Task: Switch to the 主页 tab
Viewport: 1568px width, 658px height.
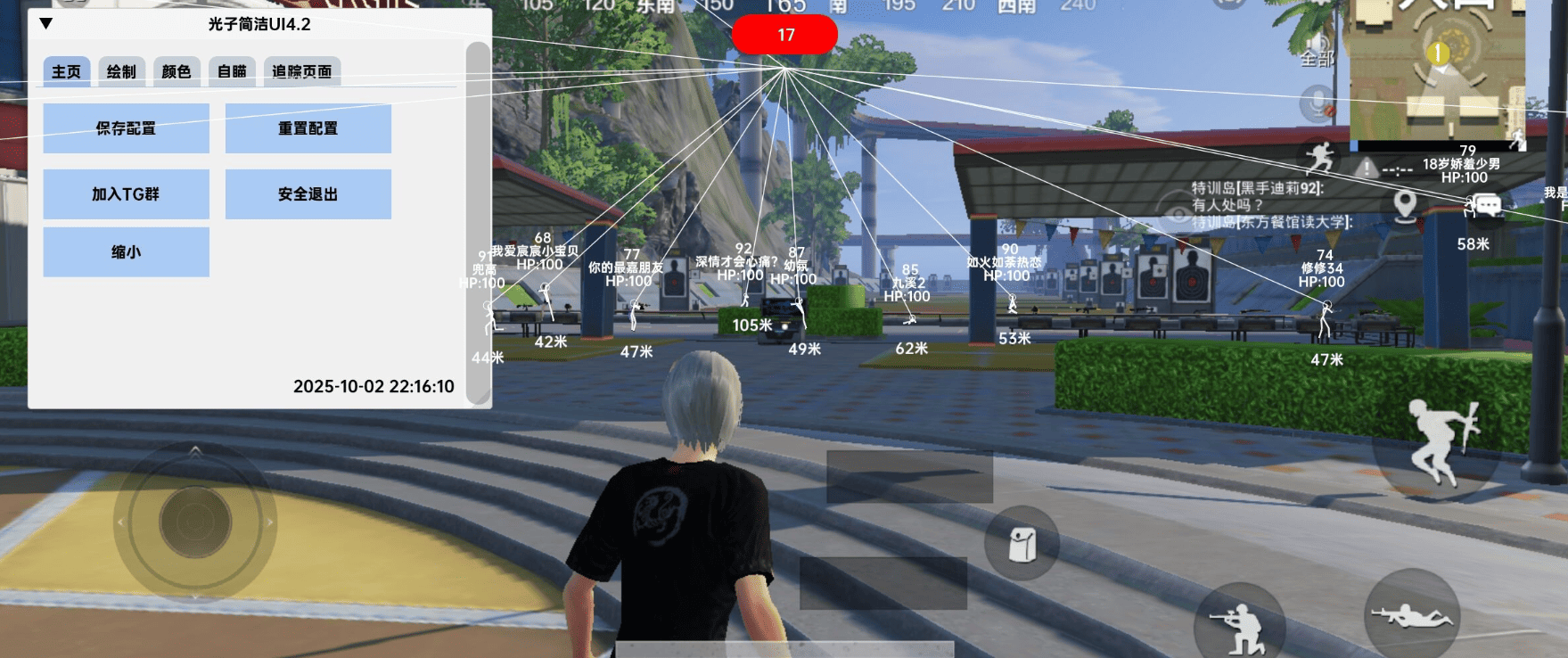Action: click(66, 71)
